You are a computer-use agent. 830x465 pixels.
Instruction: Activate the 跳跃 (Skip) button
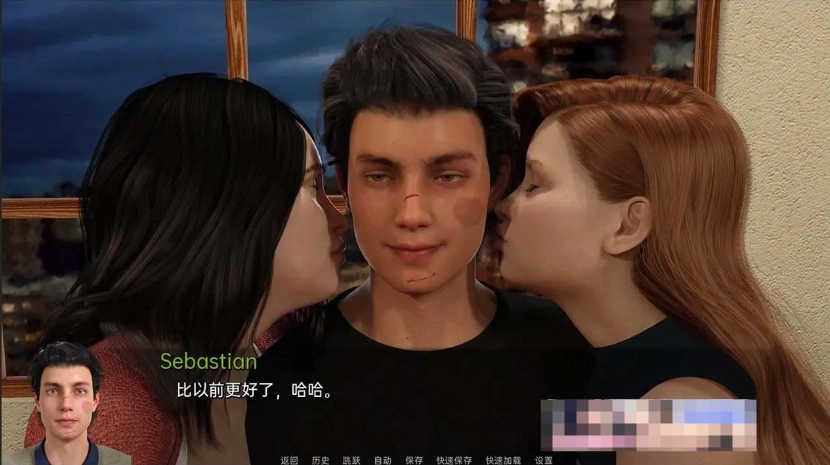click(351, 460)
